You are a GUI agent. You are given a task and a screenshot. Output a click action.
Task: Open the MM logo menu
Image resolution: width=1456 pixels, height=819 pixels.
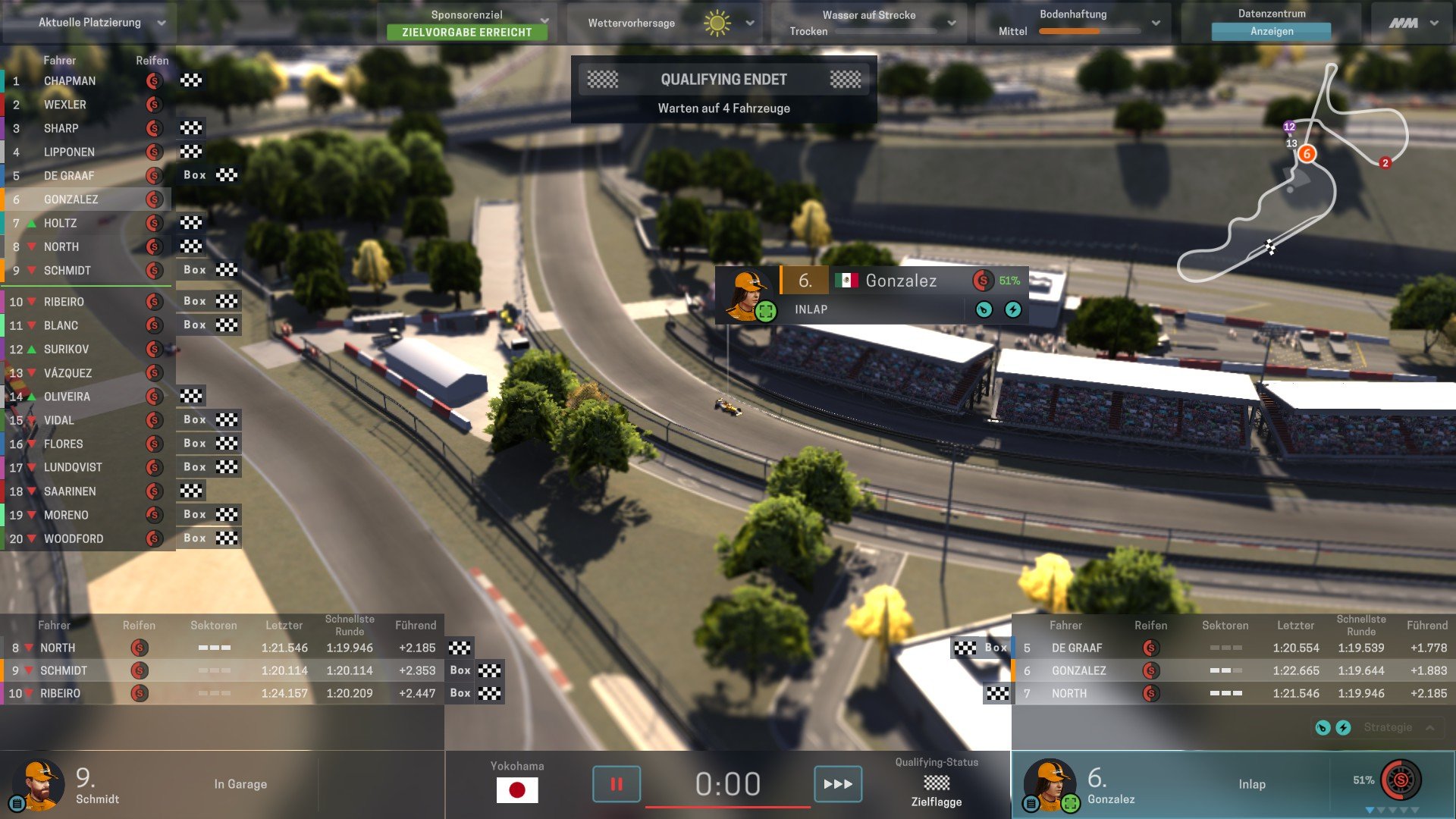1413,23
